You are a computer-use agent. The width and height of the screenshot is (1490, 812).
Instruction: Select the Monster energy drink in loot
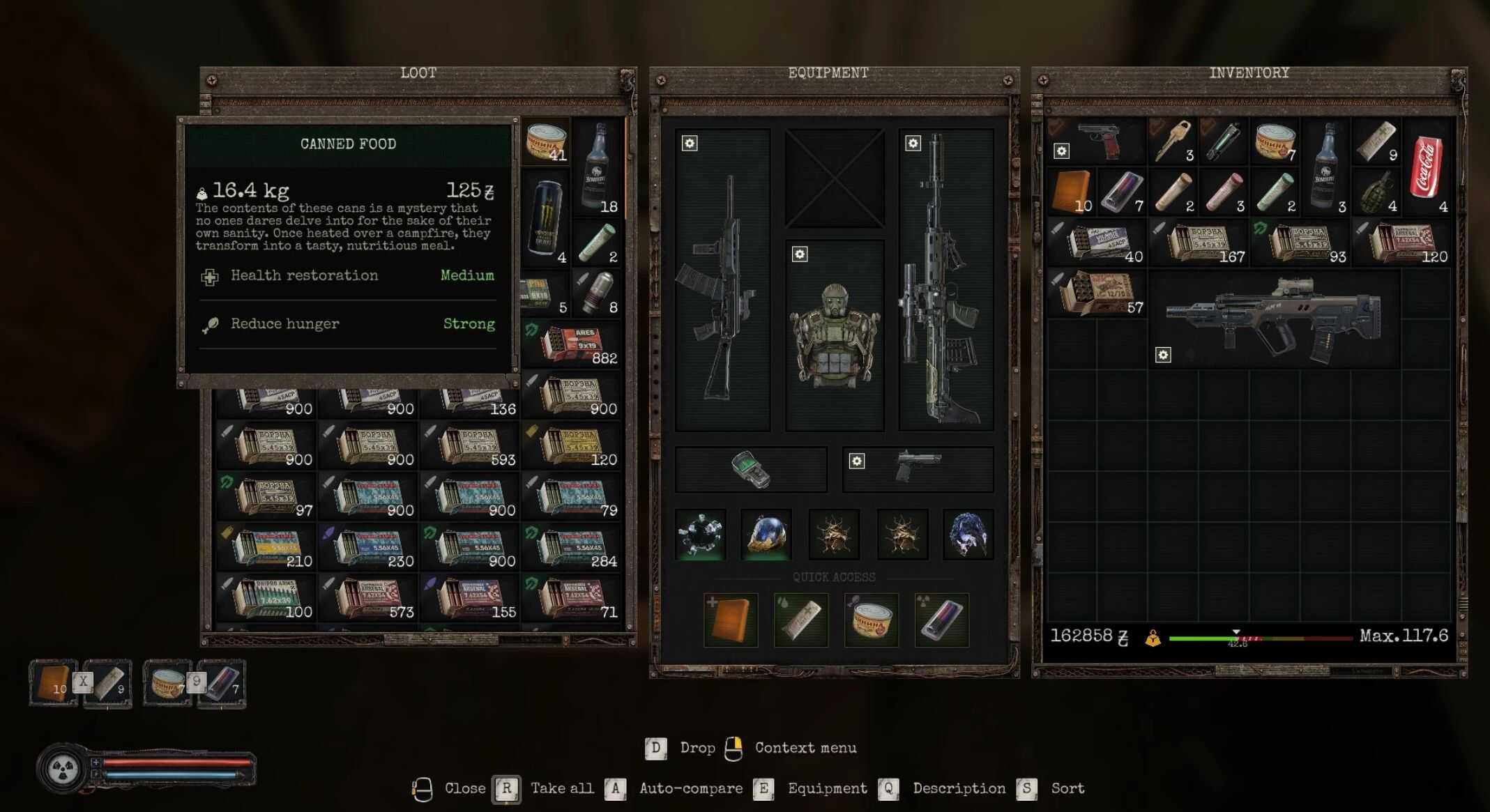545,217
